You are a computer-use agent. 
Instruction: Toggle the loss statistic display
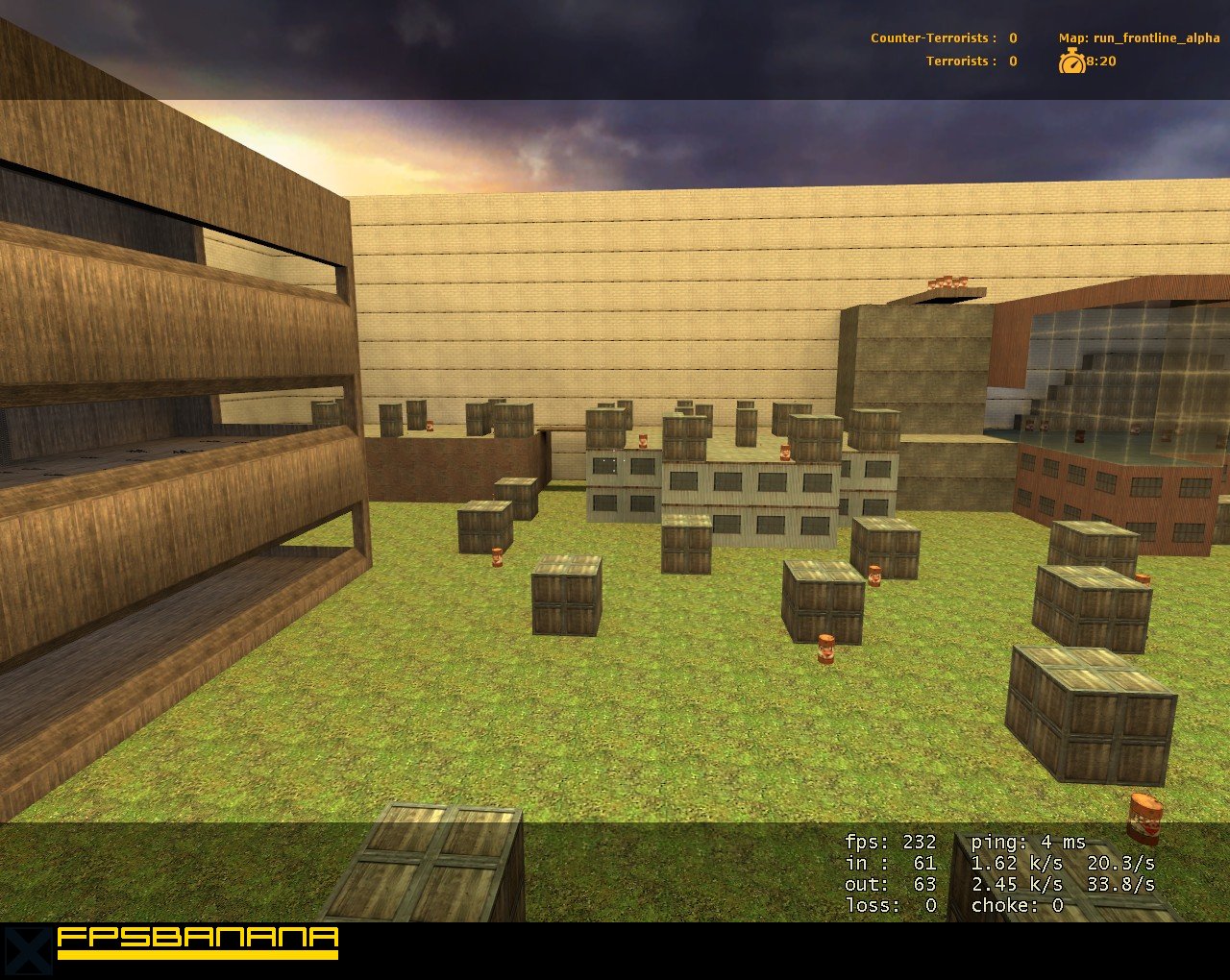889,904
